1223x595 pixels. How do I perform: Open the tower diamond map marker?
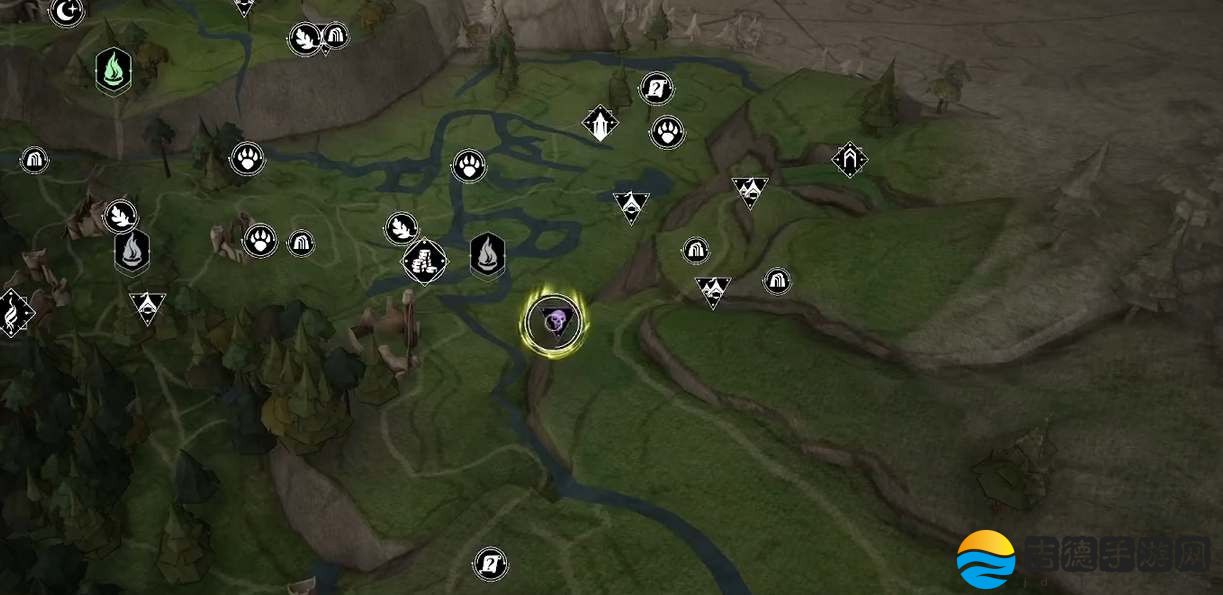pos(600,124)
